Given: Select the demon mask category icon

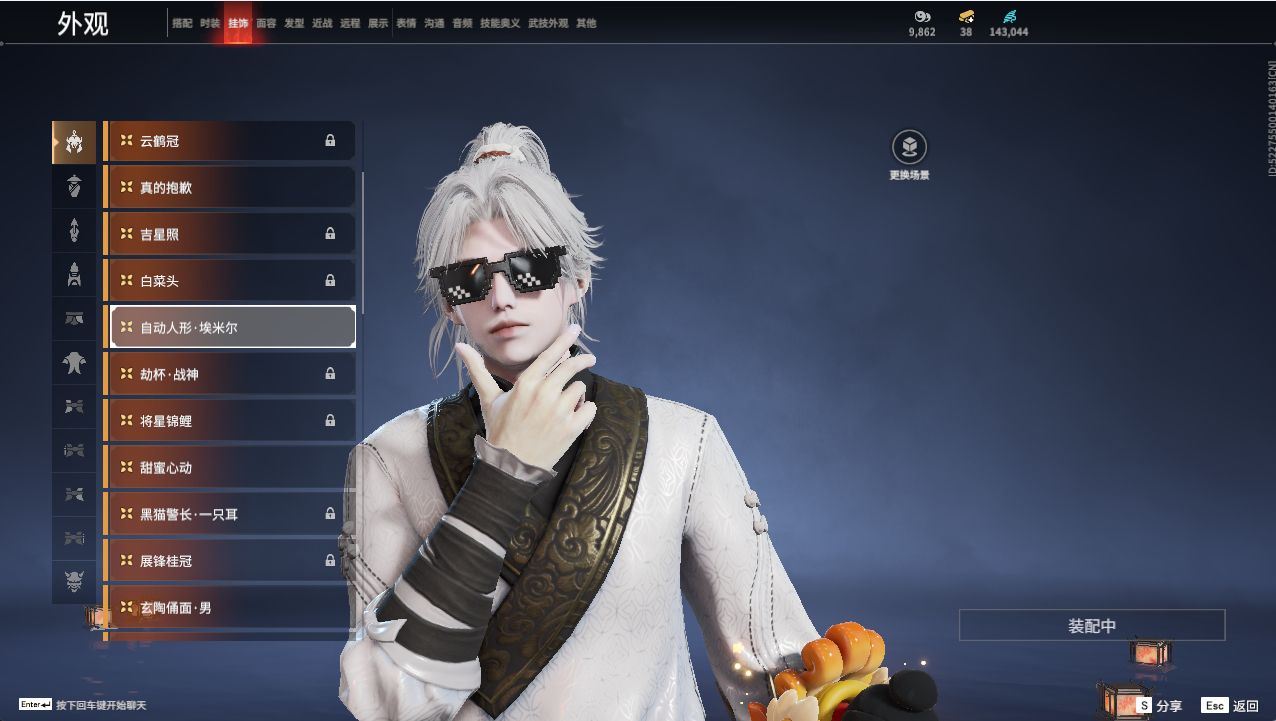Looking at the screenshot, I should (74, 581).
